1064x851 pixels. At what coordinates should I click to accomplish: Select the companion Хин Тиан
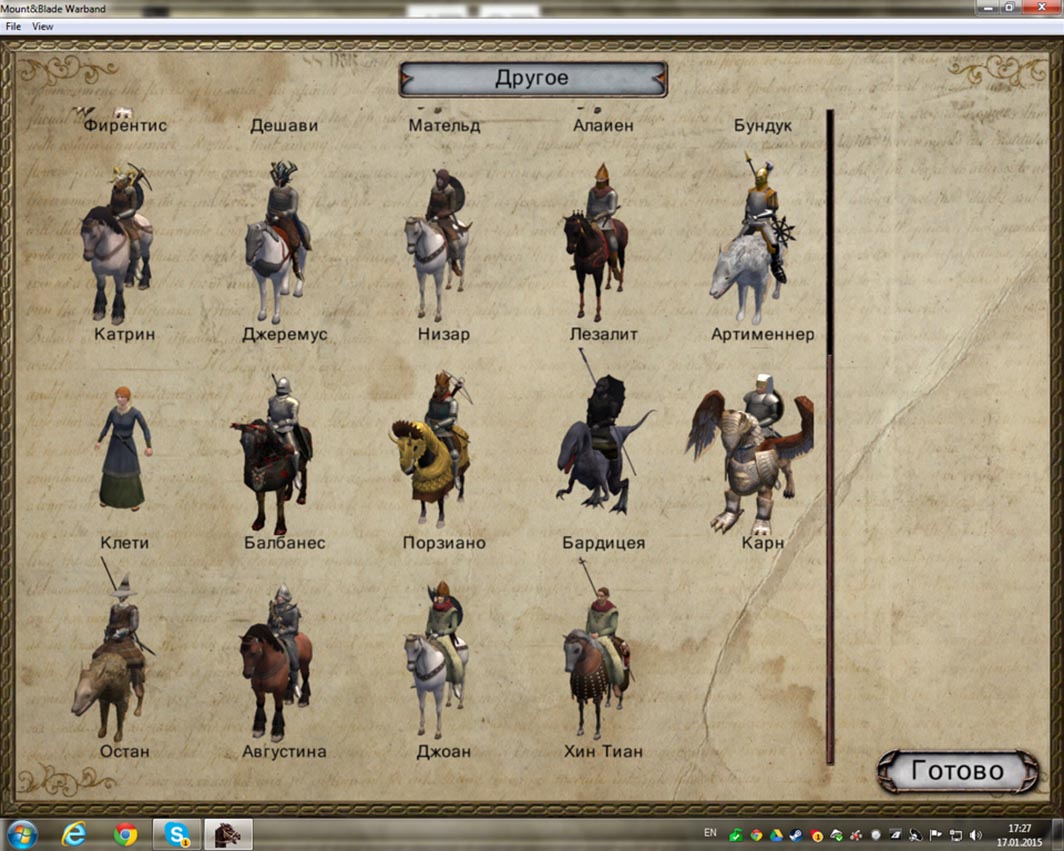[x=598, y=655]
